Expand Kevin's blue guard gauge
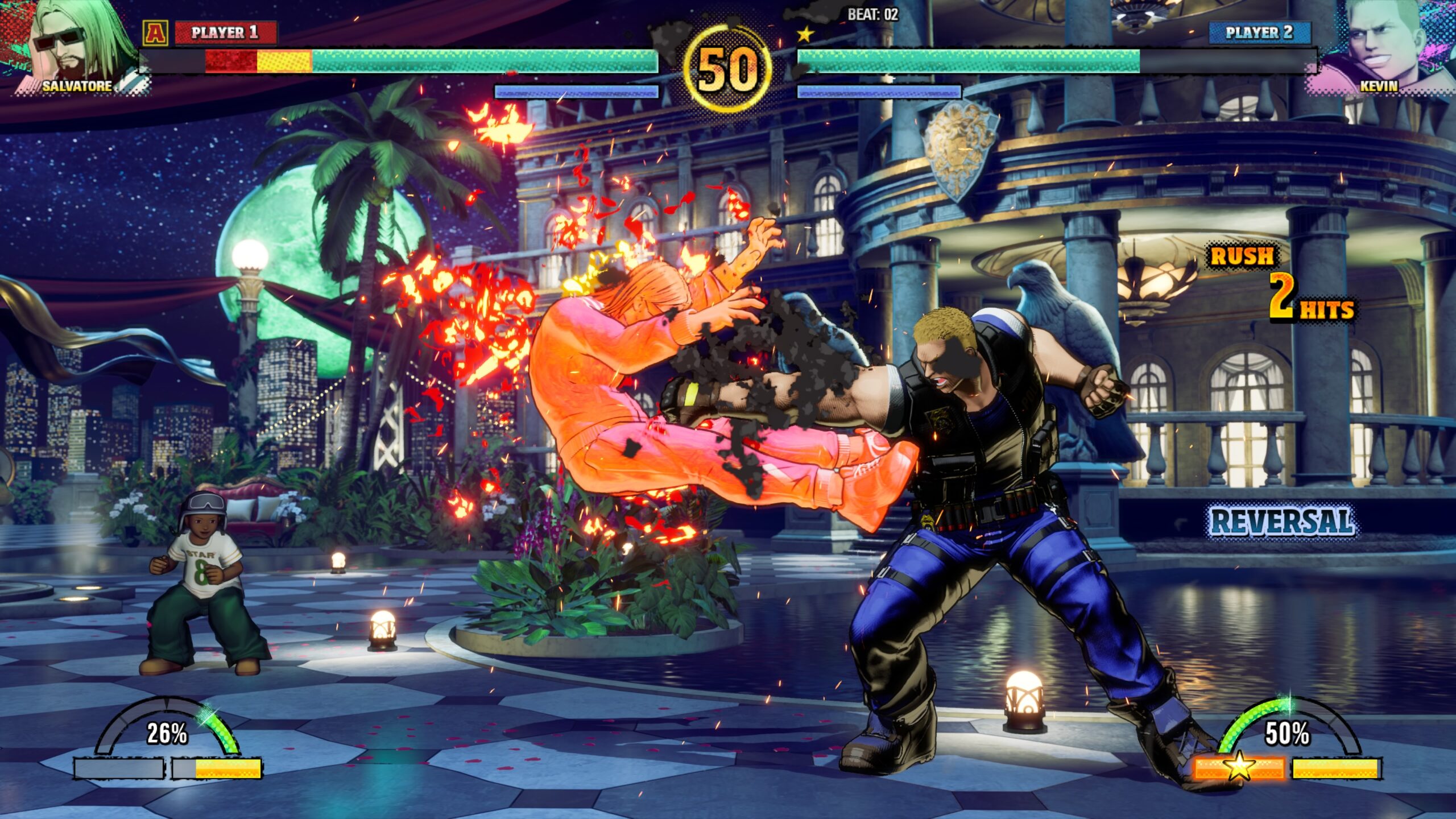Screen dimensions: 1456x819 coord(879,90)
